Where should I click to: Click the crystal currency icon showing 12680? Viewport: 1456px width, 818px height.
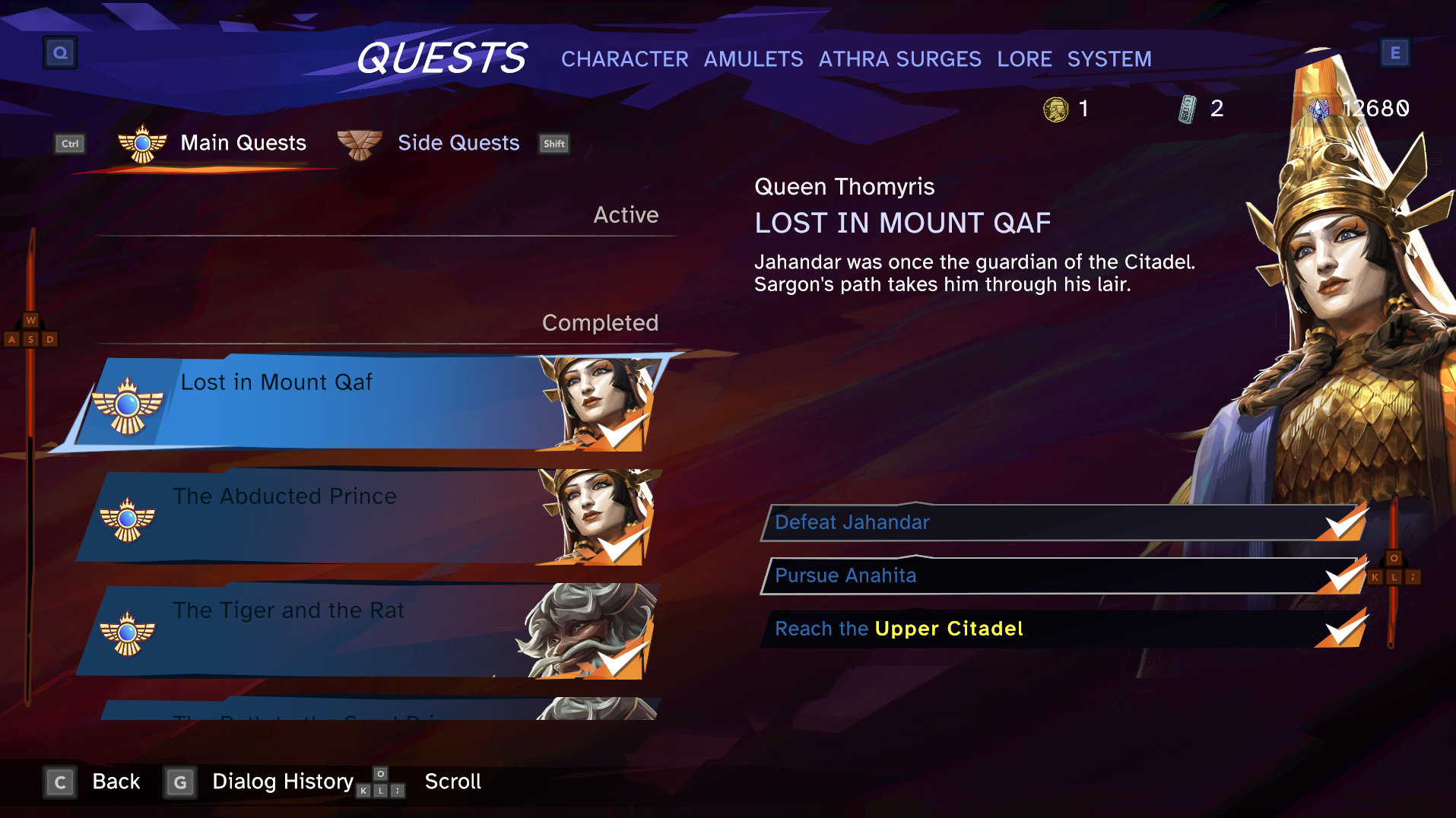point(1318,109)
